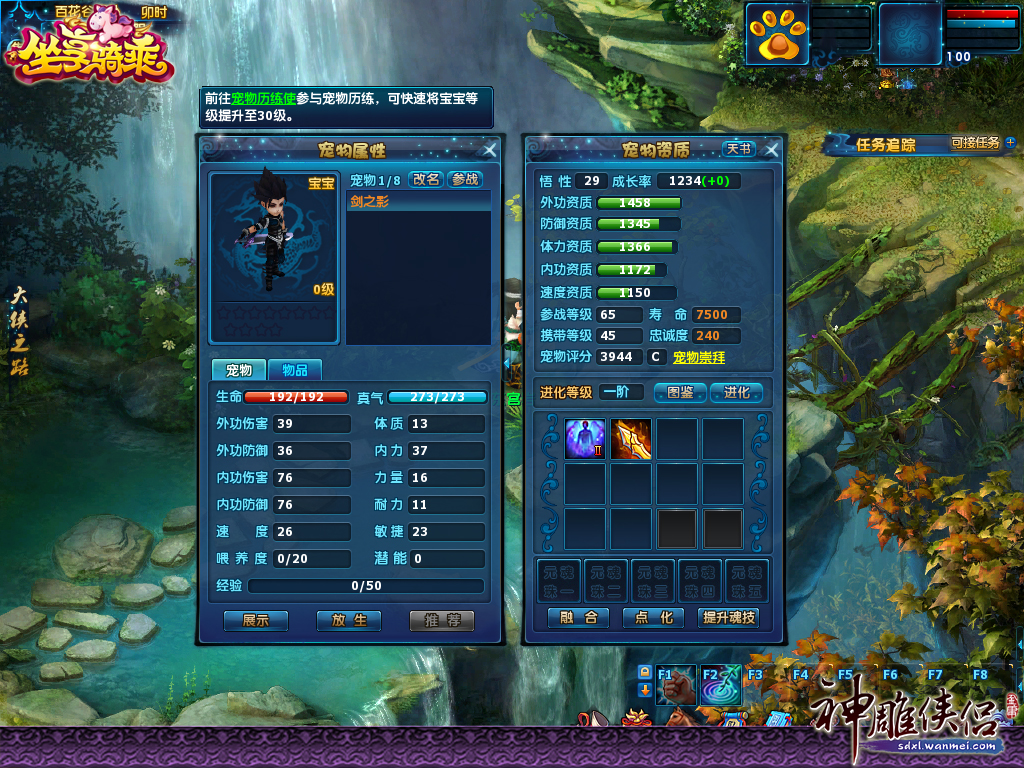Screen dimensions: 1024x768
Task: Click the 提升魂技 upgrade soul skill button
Action: (x=729, y=618)
